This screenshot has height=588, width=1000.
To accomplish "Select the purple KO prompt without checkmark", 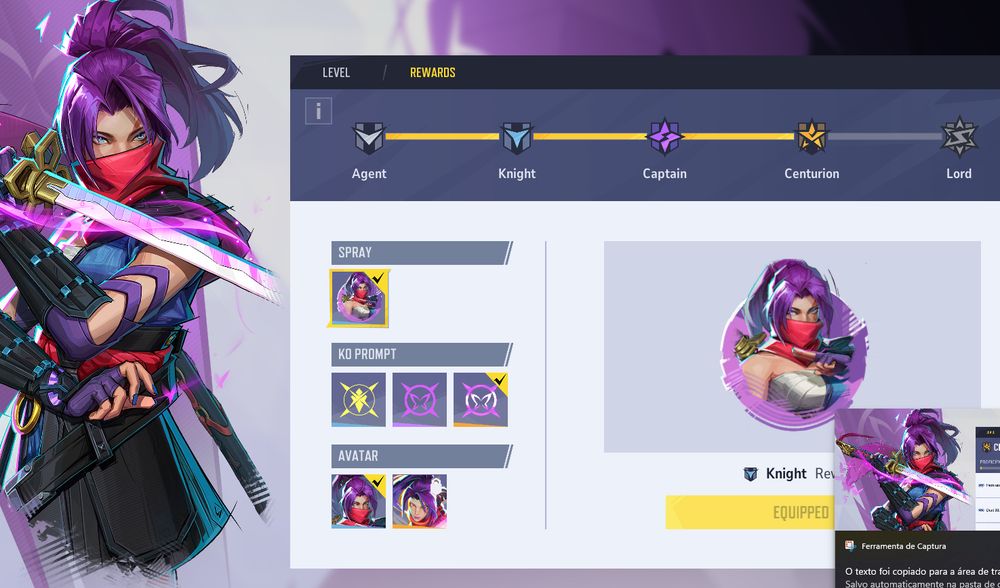I will pyautogui.click(x=419, y=399).
